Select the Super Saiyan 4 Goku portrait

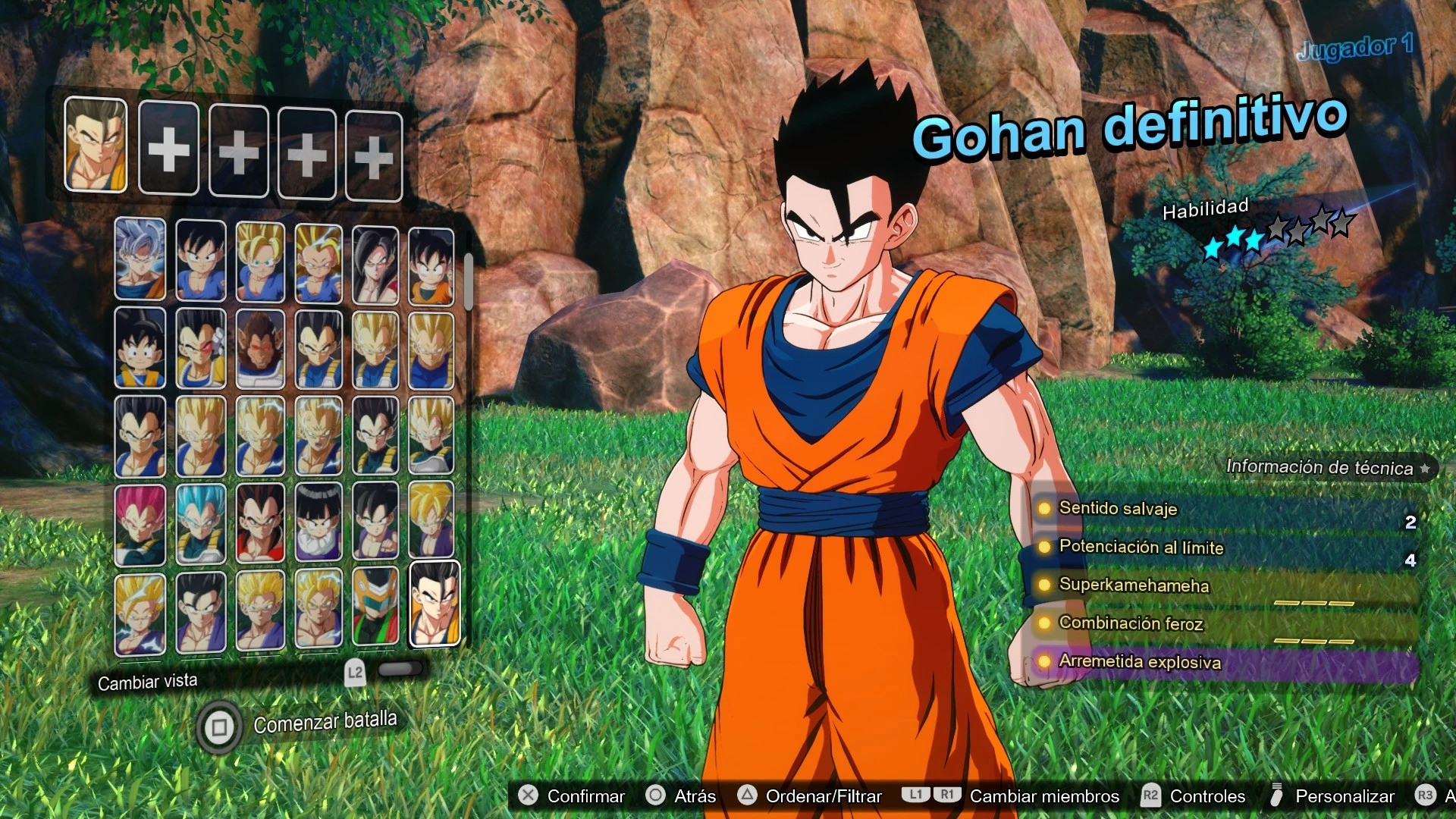(x=375, y=262)
